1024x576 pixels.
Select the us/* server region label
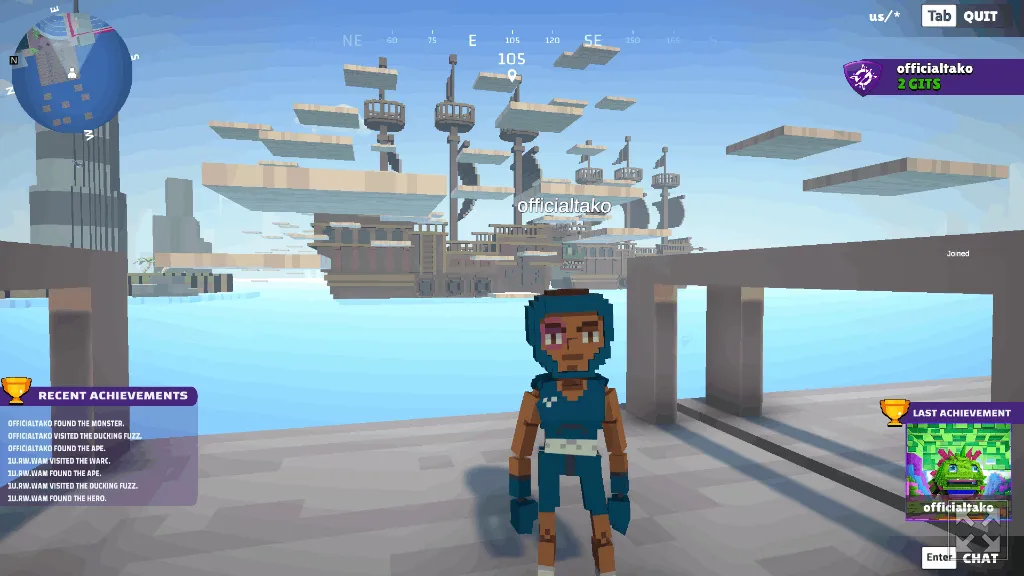coord(884,16)
